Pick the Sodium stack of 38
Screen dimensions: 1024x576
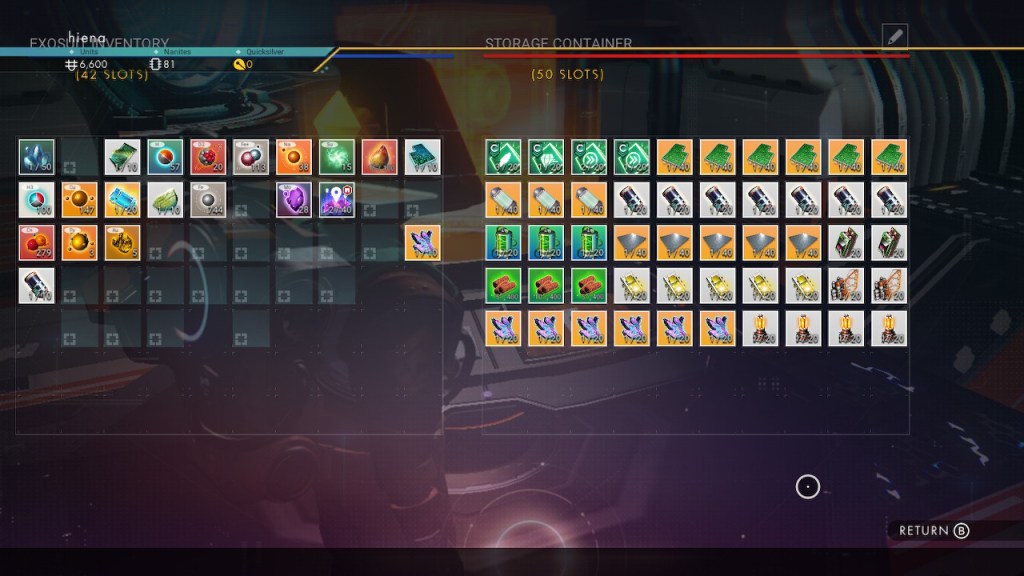click(294, 156)
